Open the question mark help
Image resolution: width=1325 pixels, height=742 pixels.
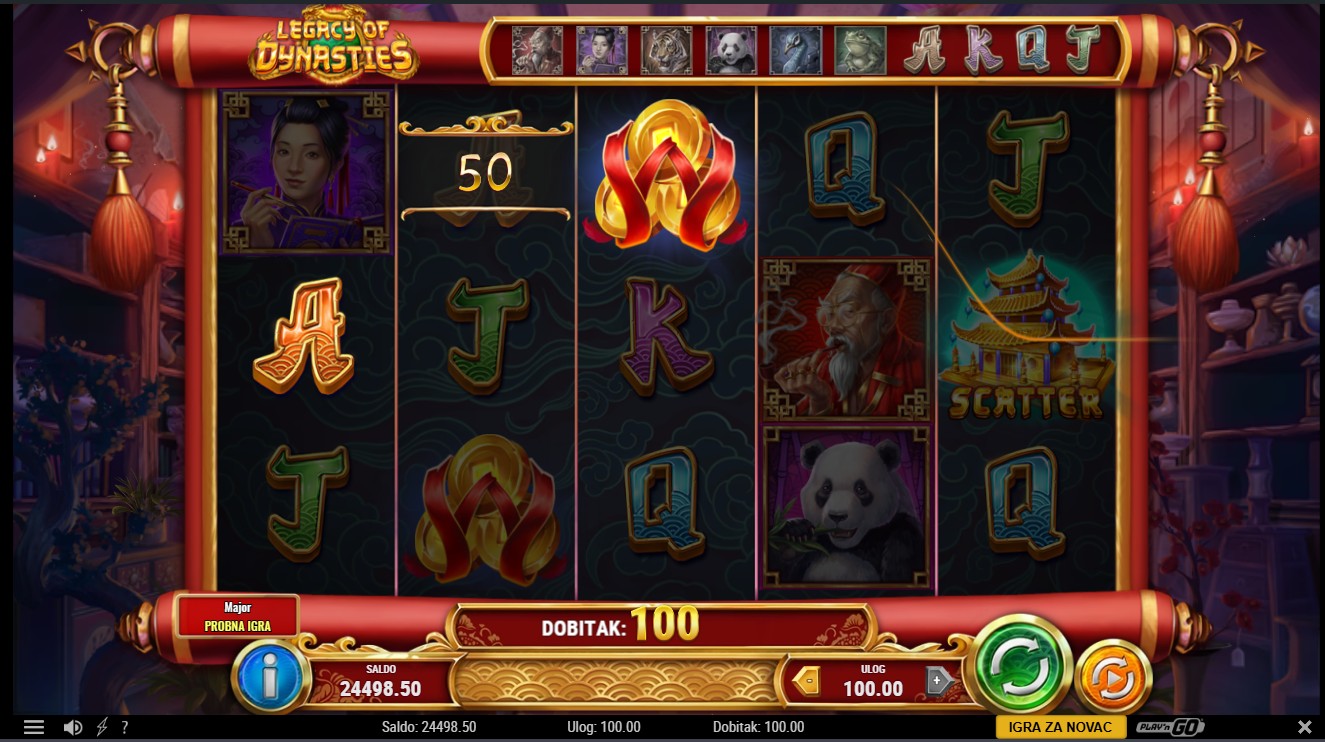pos(125,727)
